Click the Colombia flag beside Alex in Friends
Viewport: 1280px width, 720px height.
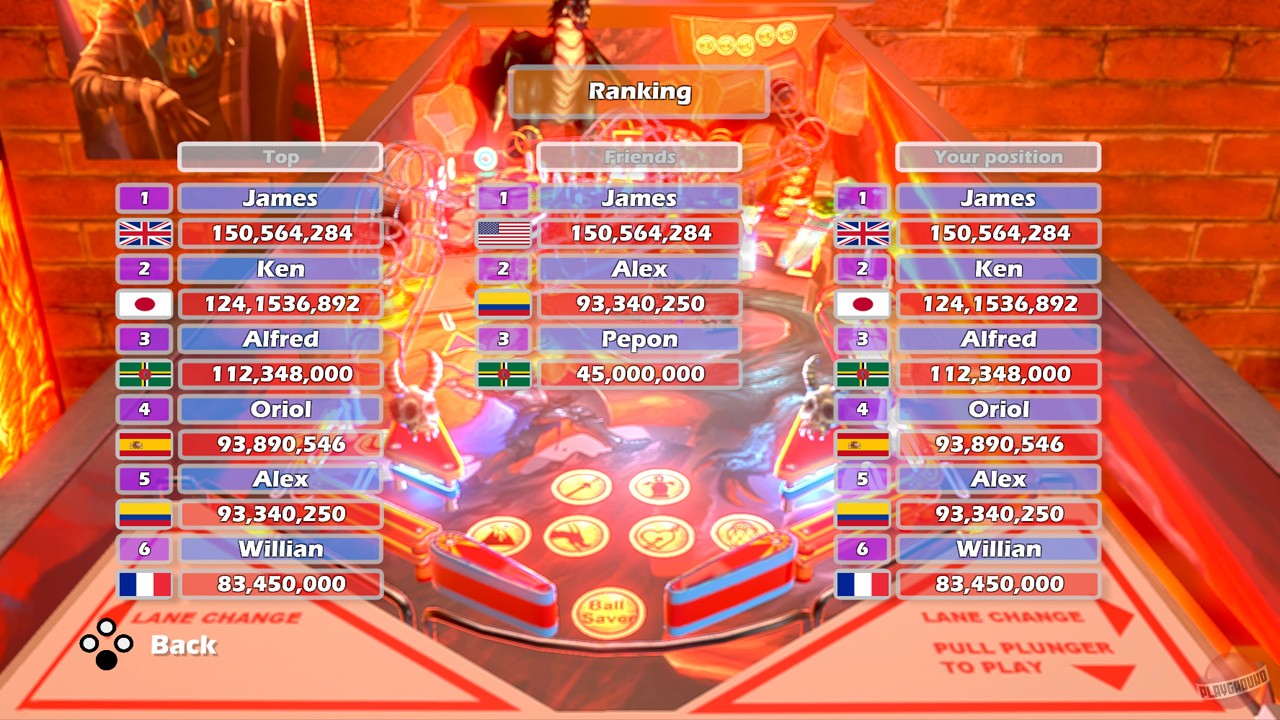(502, 304)
